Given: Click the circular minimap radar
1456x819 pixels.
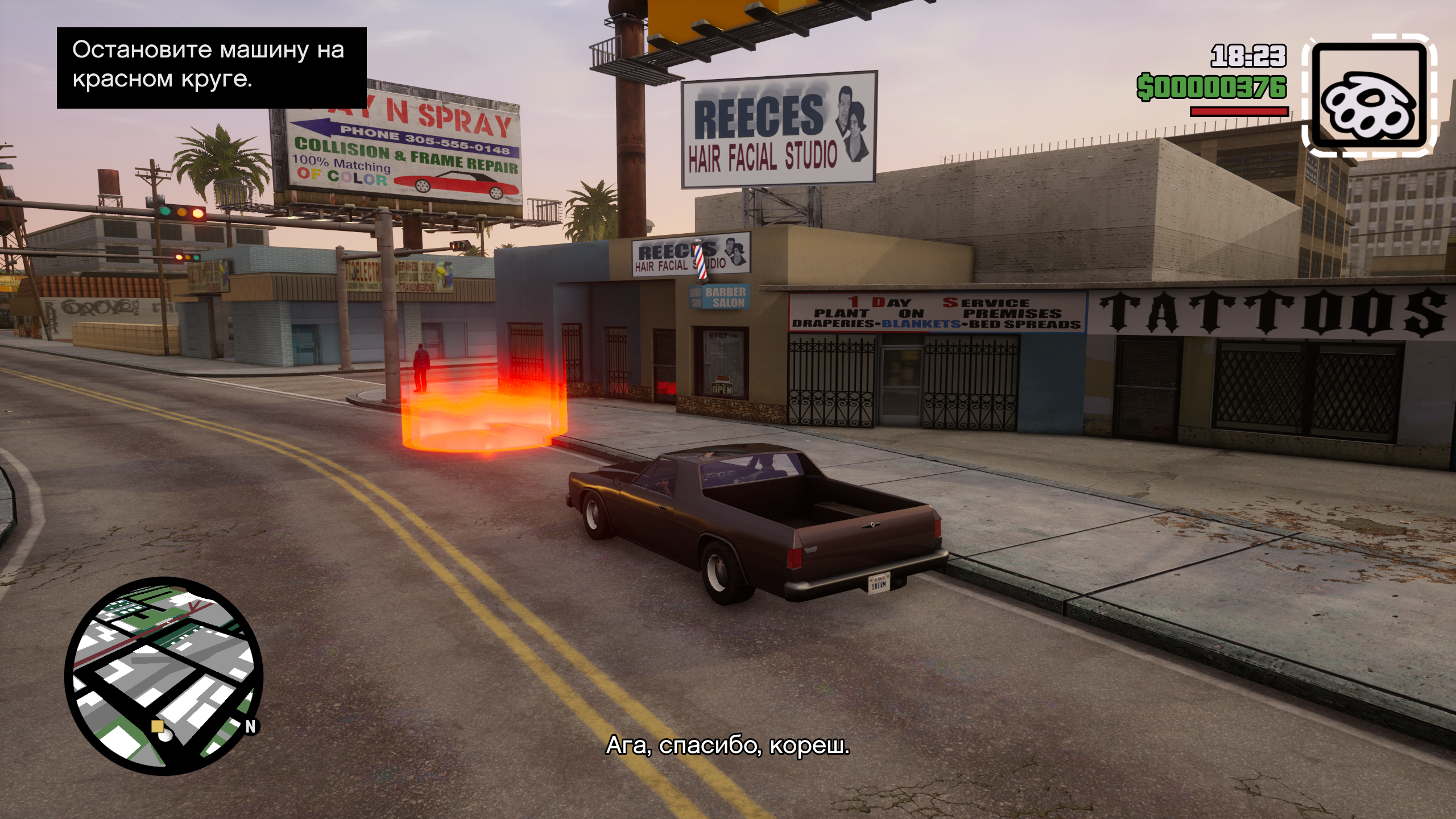Looking at the screenshot, I should (x=164, y=676).
